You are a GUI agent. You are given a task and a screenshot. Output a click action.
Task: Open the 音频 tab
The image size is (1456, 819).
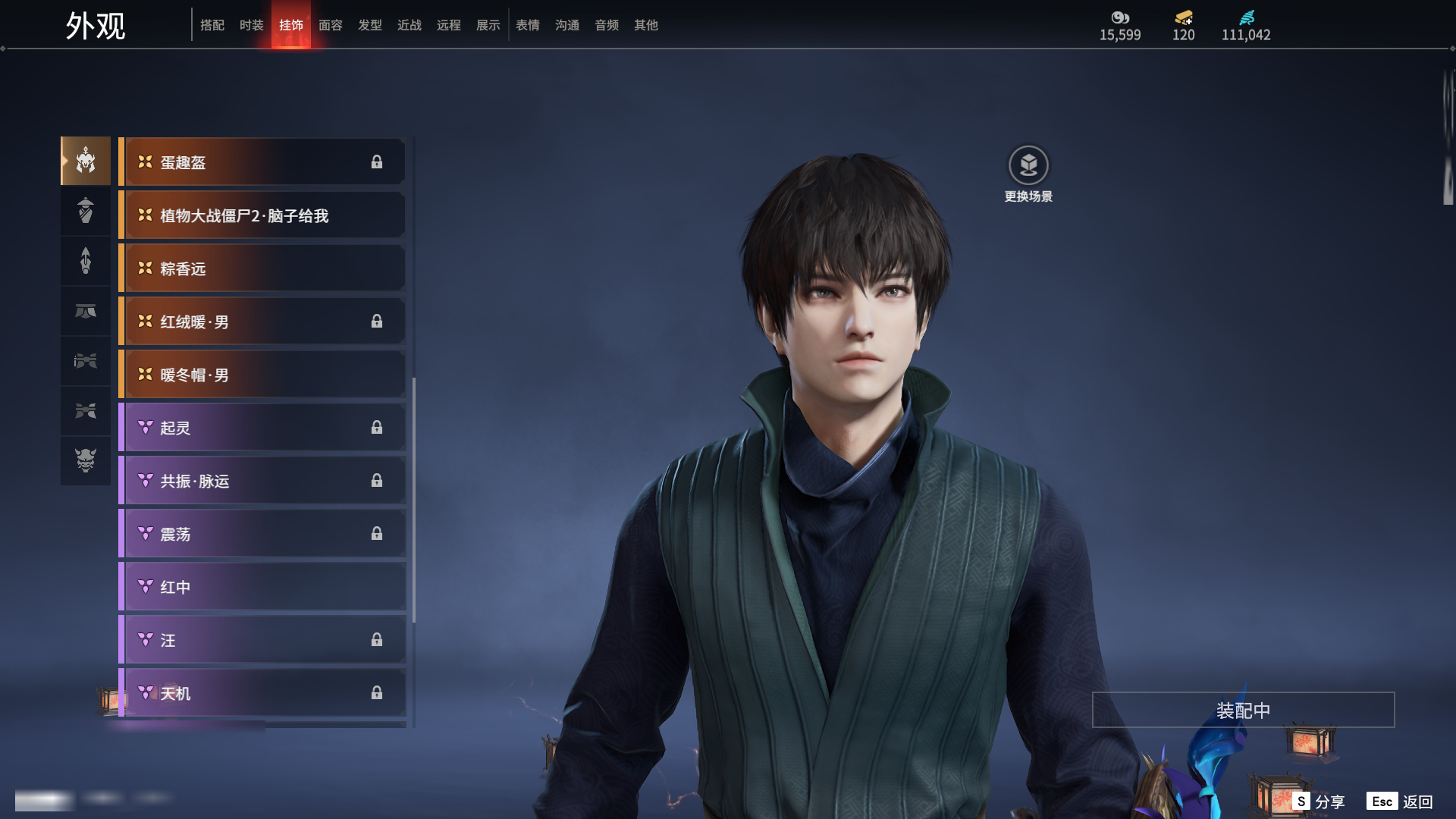tap(607, 25)
